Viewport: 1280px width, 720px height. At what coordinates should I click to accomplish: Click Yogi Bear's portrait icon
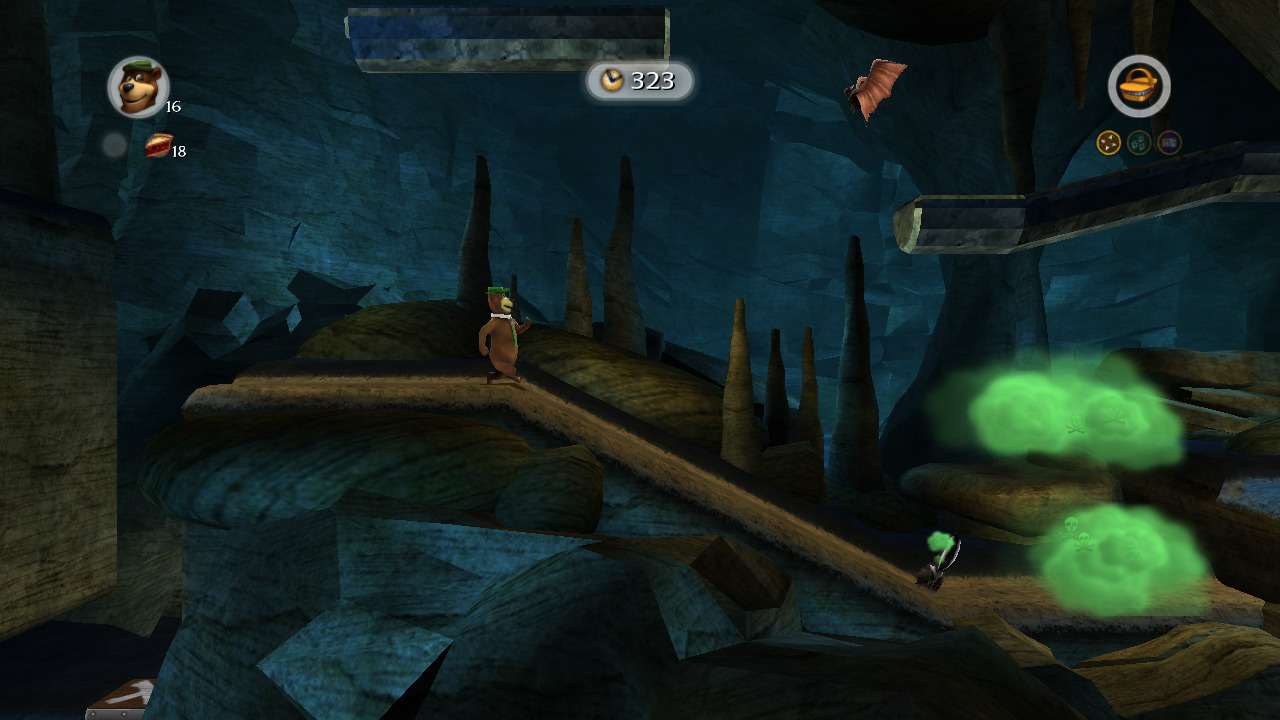coord(138,87)
